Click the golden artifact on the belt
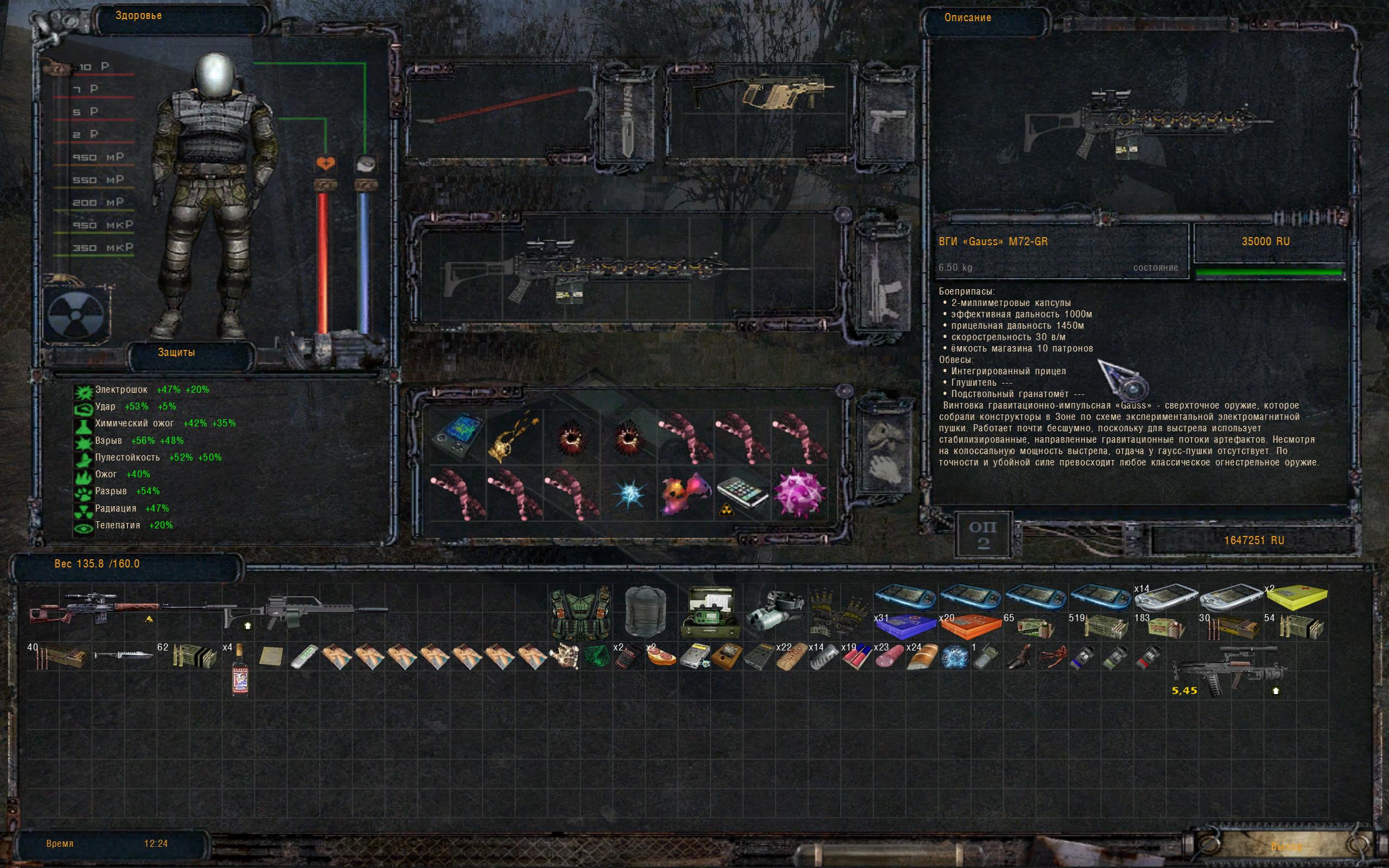Screen dimensions: 1389x868 (x=514, y=436)
